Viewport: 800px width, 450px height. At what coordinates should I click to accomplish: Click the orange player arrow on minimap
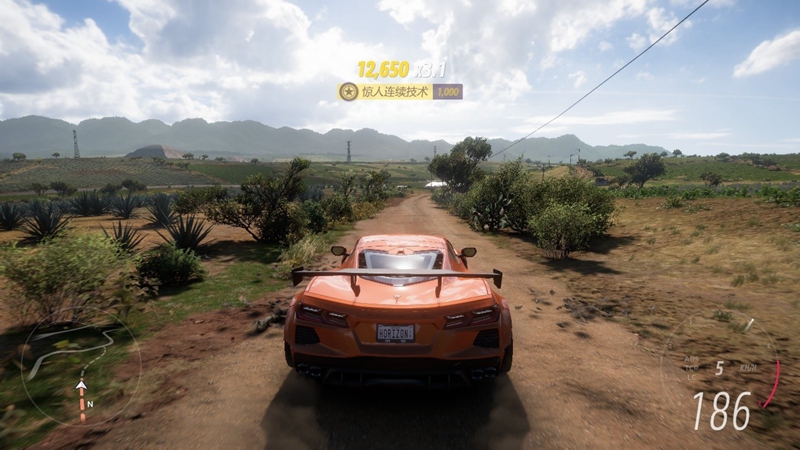pos(82,386)
